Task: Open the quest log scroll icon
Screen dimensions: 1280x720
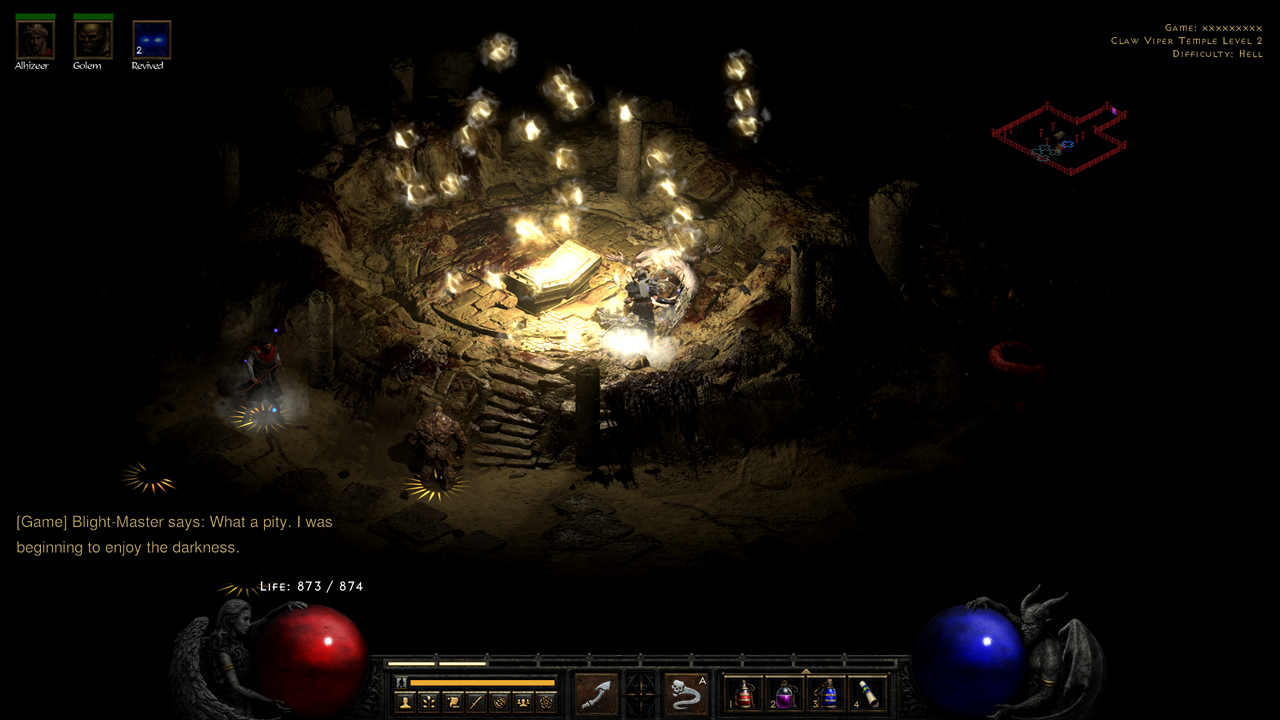Action: click(x=453, y=702)
